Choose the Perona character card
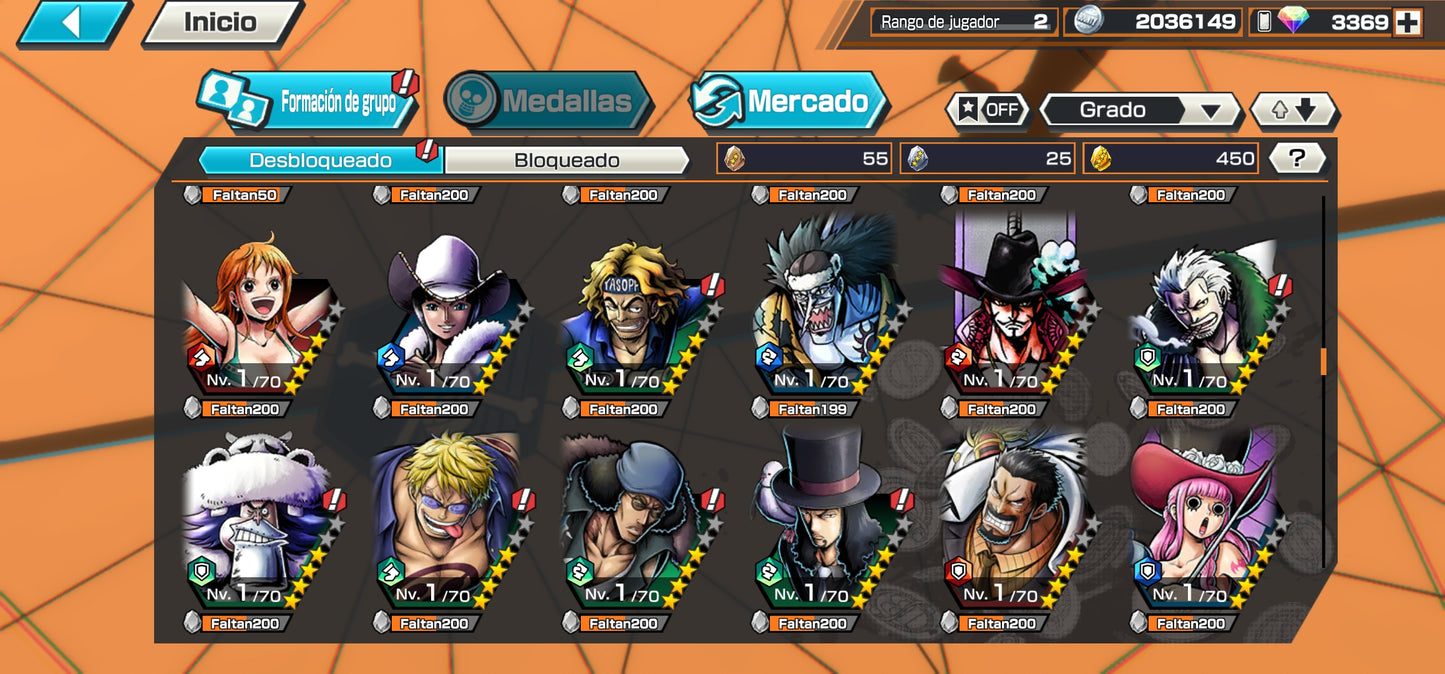 [1200, 525]
